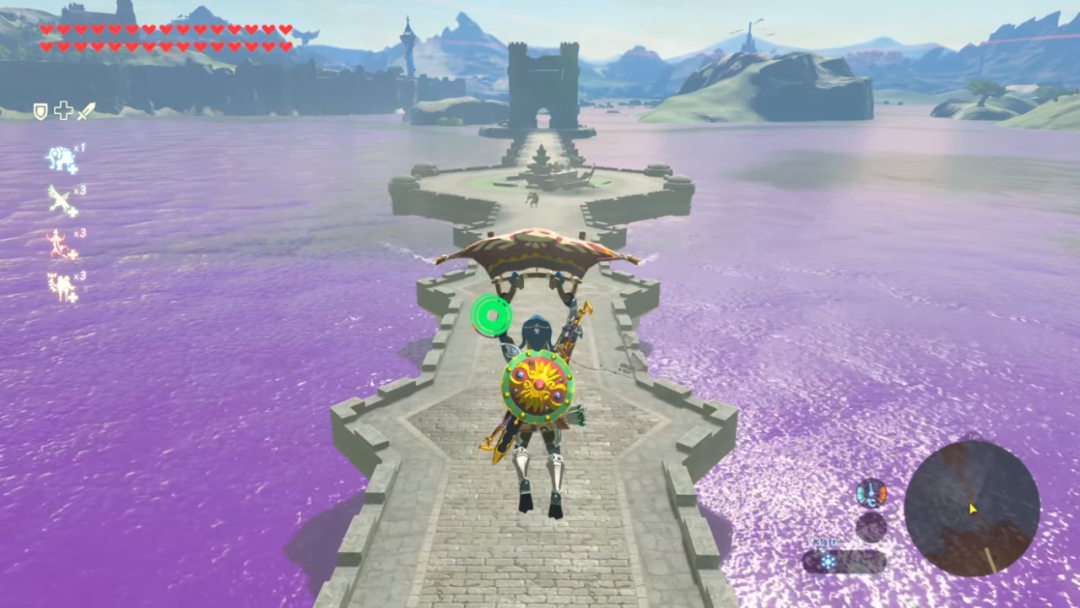The height and width of the screenshot is (608, 1080).
Task: Open the circular minimap
Action: tap(971, 508)
